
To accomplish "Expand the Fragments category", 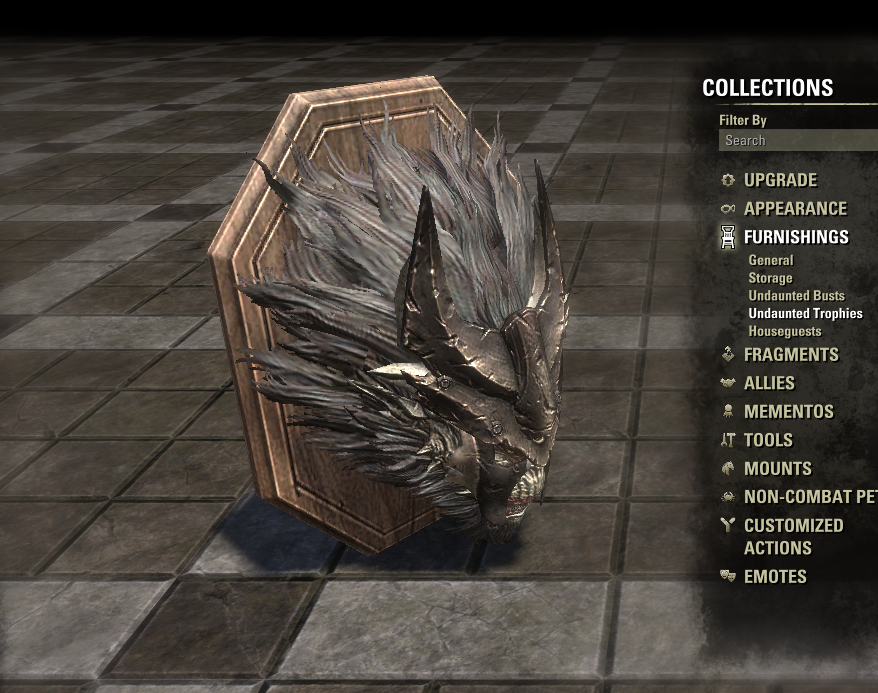I will point(791,355).
